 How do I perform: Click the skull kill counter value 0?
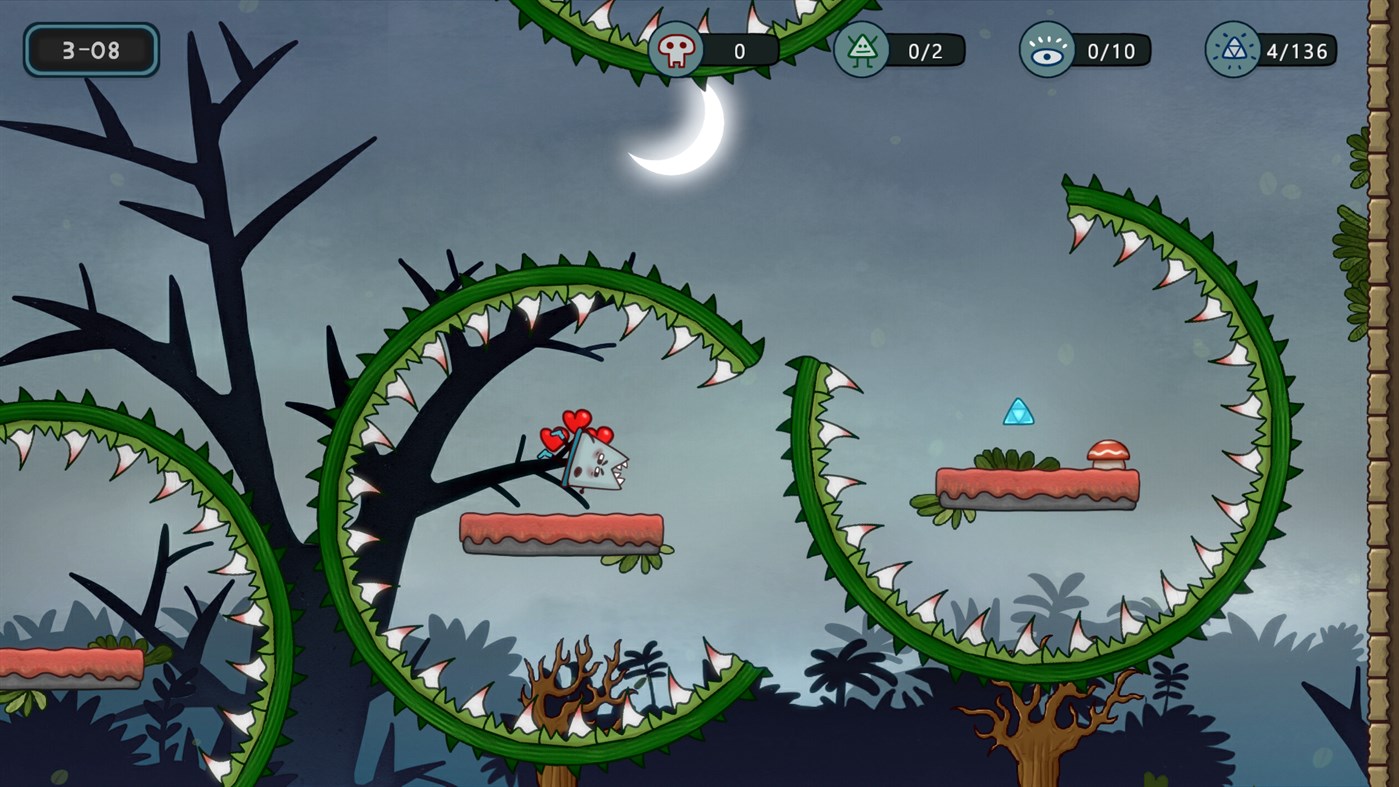pyautogui.click(x=737, y=49)
